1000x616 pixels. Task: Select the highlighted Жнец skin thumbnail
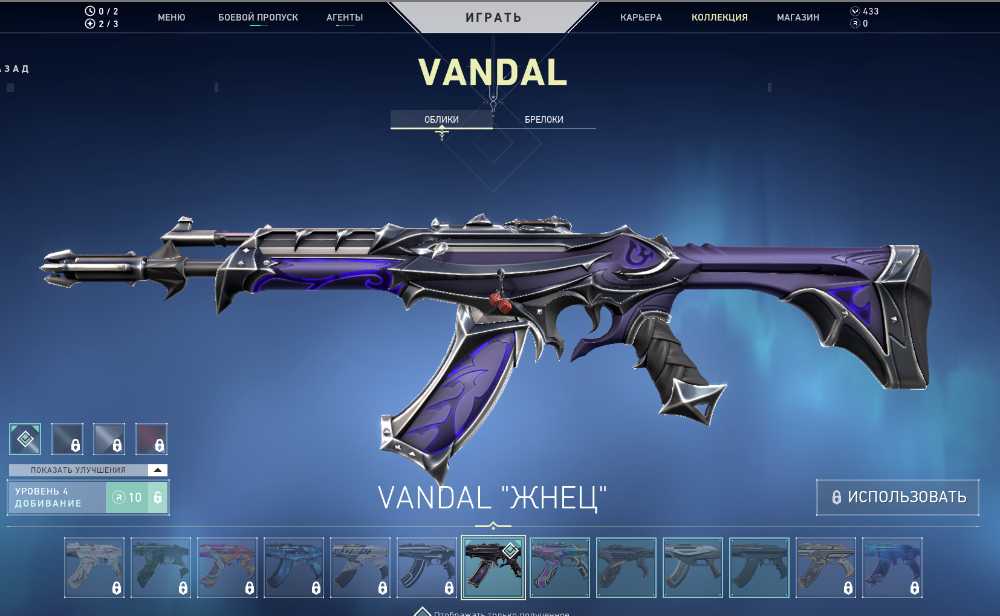[x=493, y=567]
